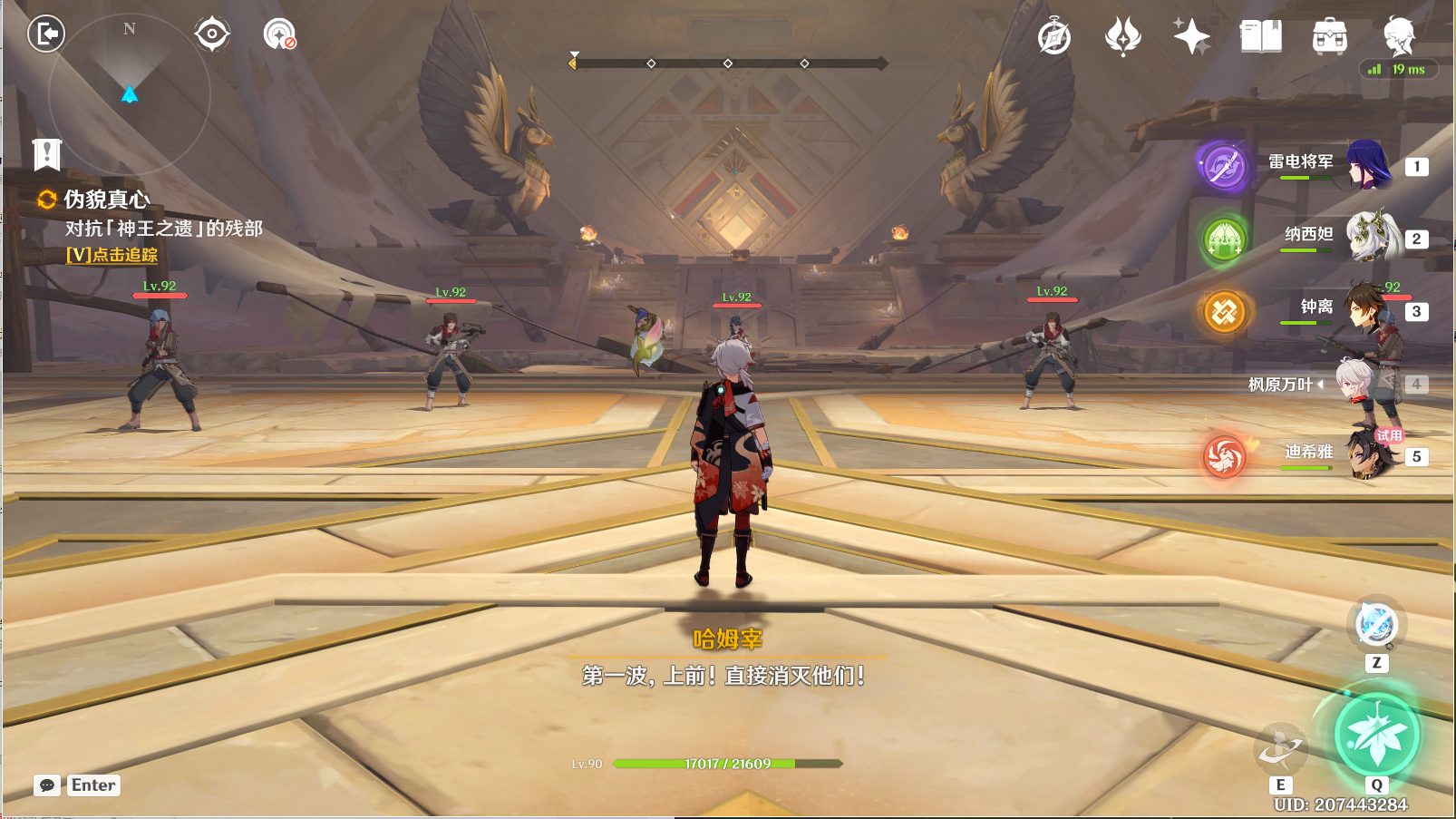Screen dimensions: 1456x819
Task: Open the Paimon menu icon
Action: pyautogui.click(x=1399, y=36)
